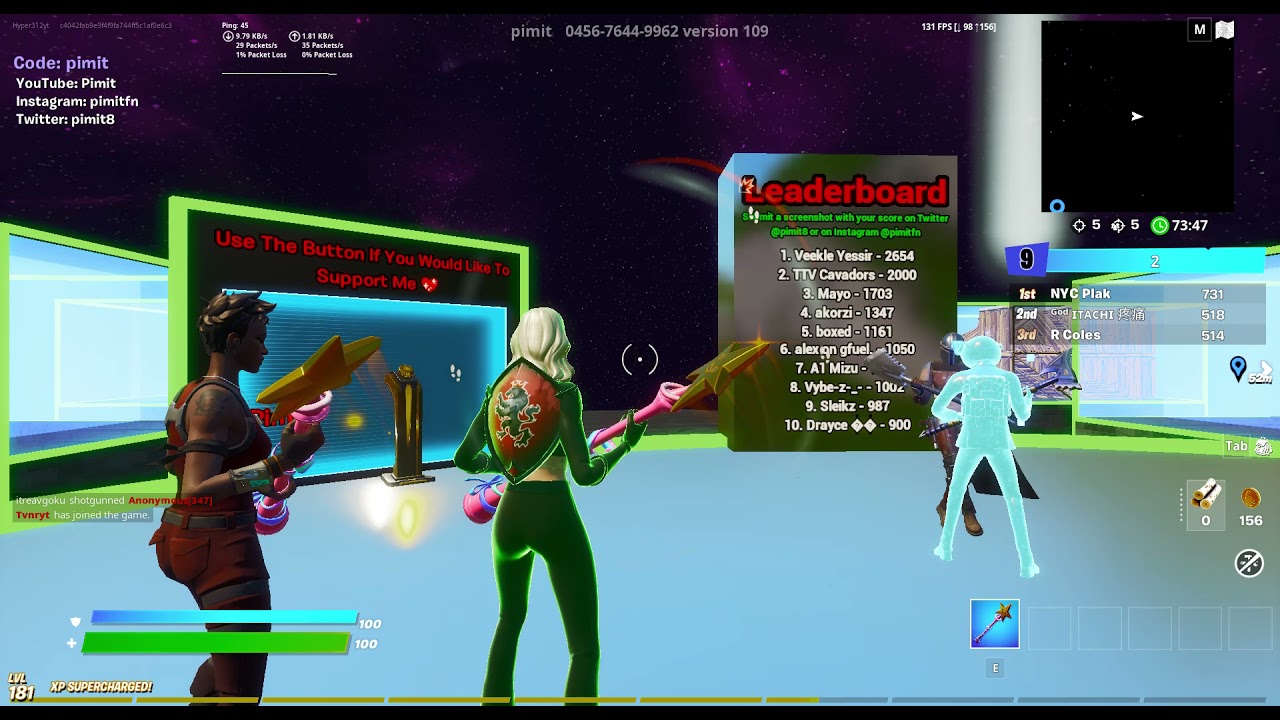Select the star wand pickaxe hotbar slot

tap(994, 624)
